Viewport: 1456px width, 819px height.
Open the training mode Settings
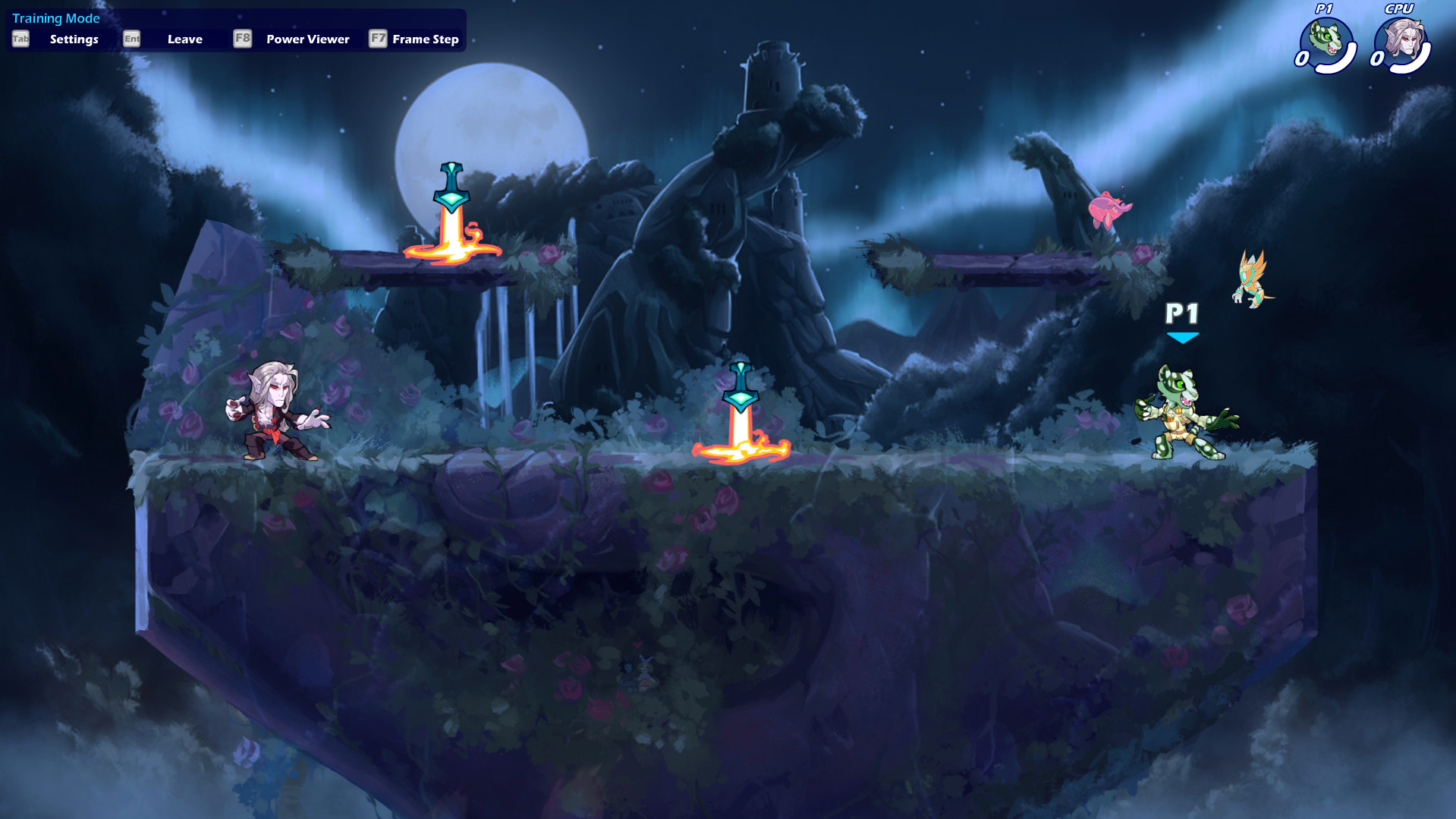click(74, 39)
